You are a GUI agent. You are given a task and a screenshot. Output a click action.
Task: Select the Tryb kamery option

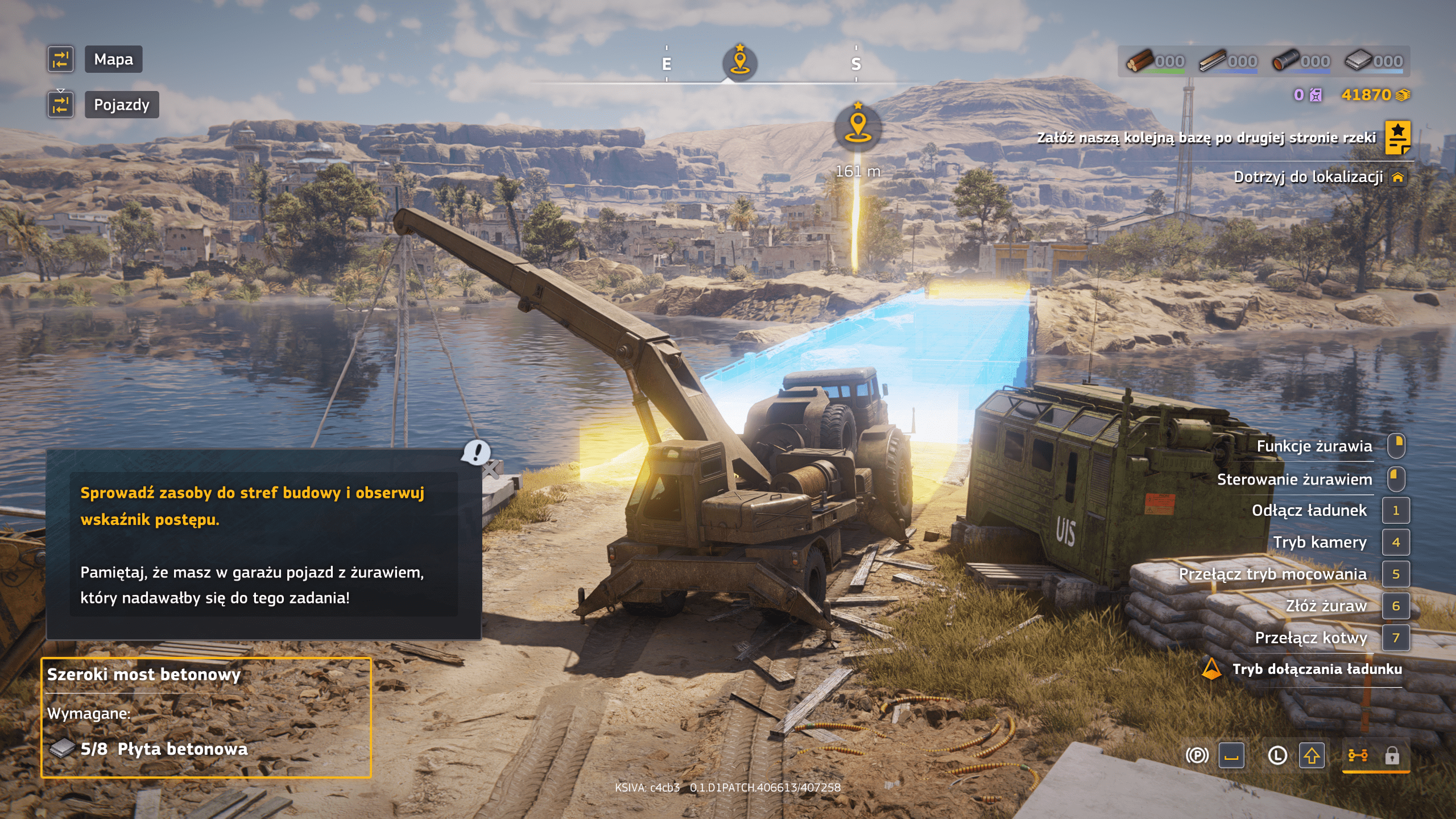[1319, 542]
